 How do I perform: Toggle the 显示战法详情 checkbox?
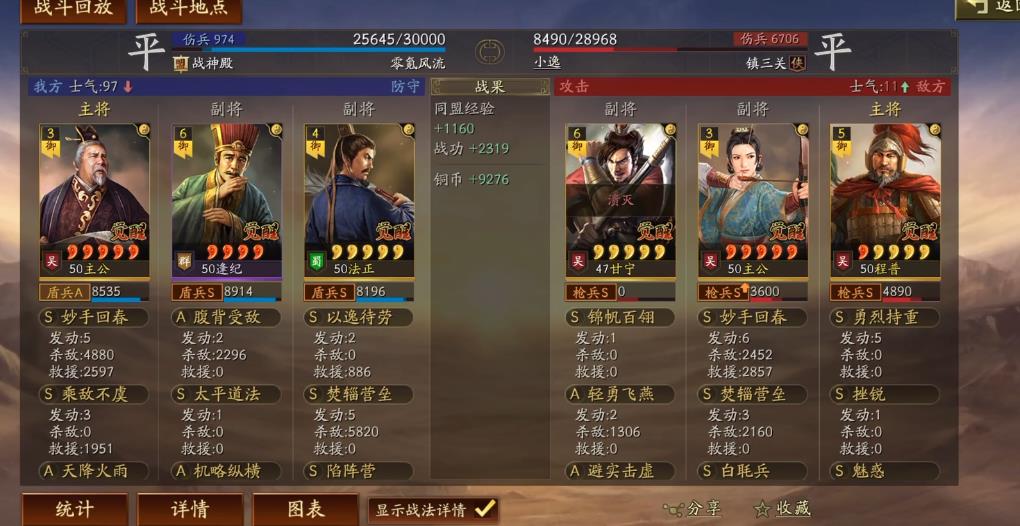click(x=485, y=509)
